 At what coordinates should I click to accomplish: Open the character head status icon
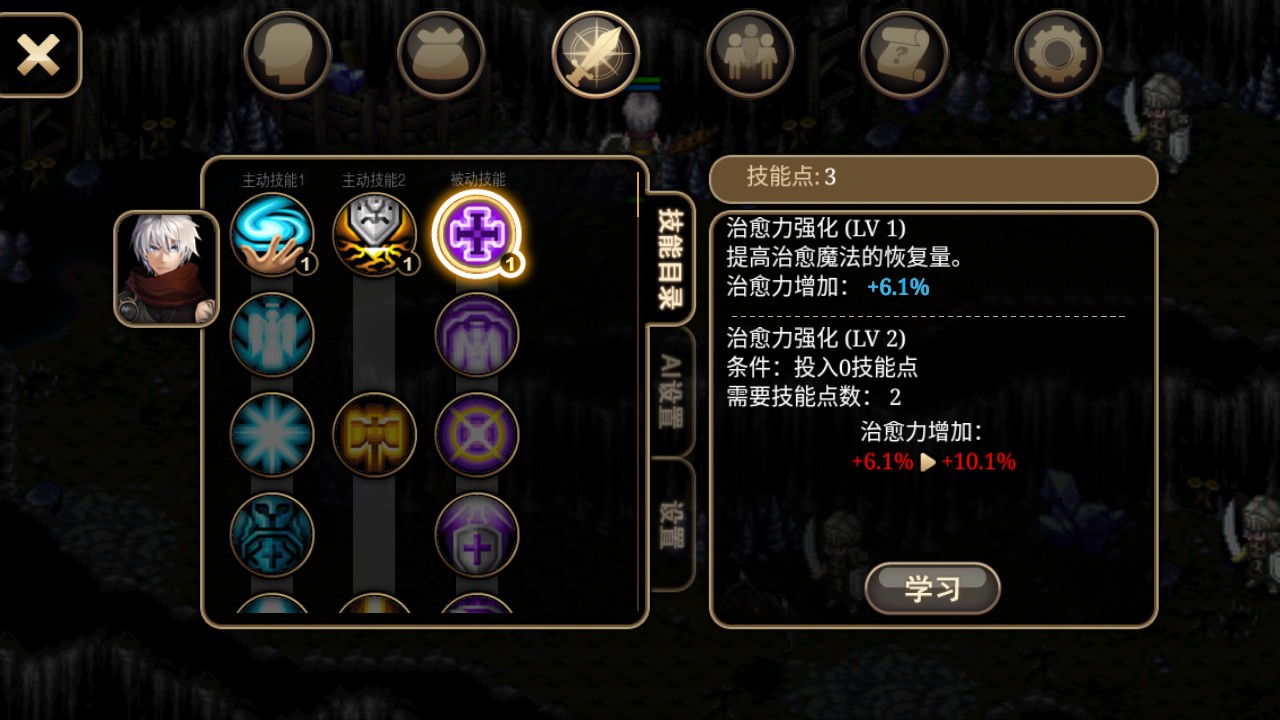pos(287,55)
